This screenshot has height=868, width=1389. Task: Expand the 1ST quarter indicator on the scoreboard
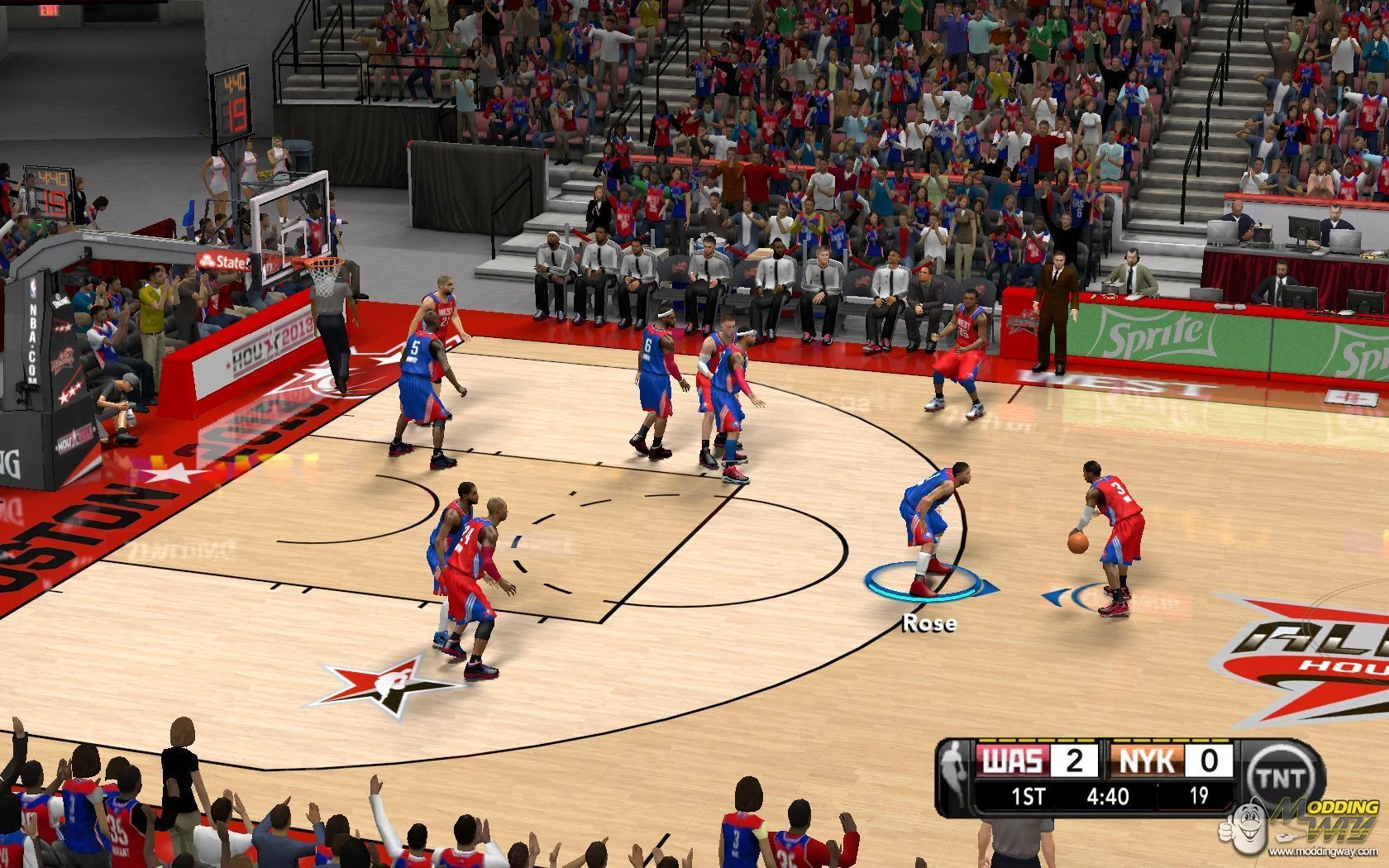(1029, 794)
